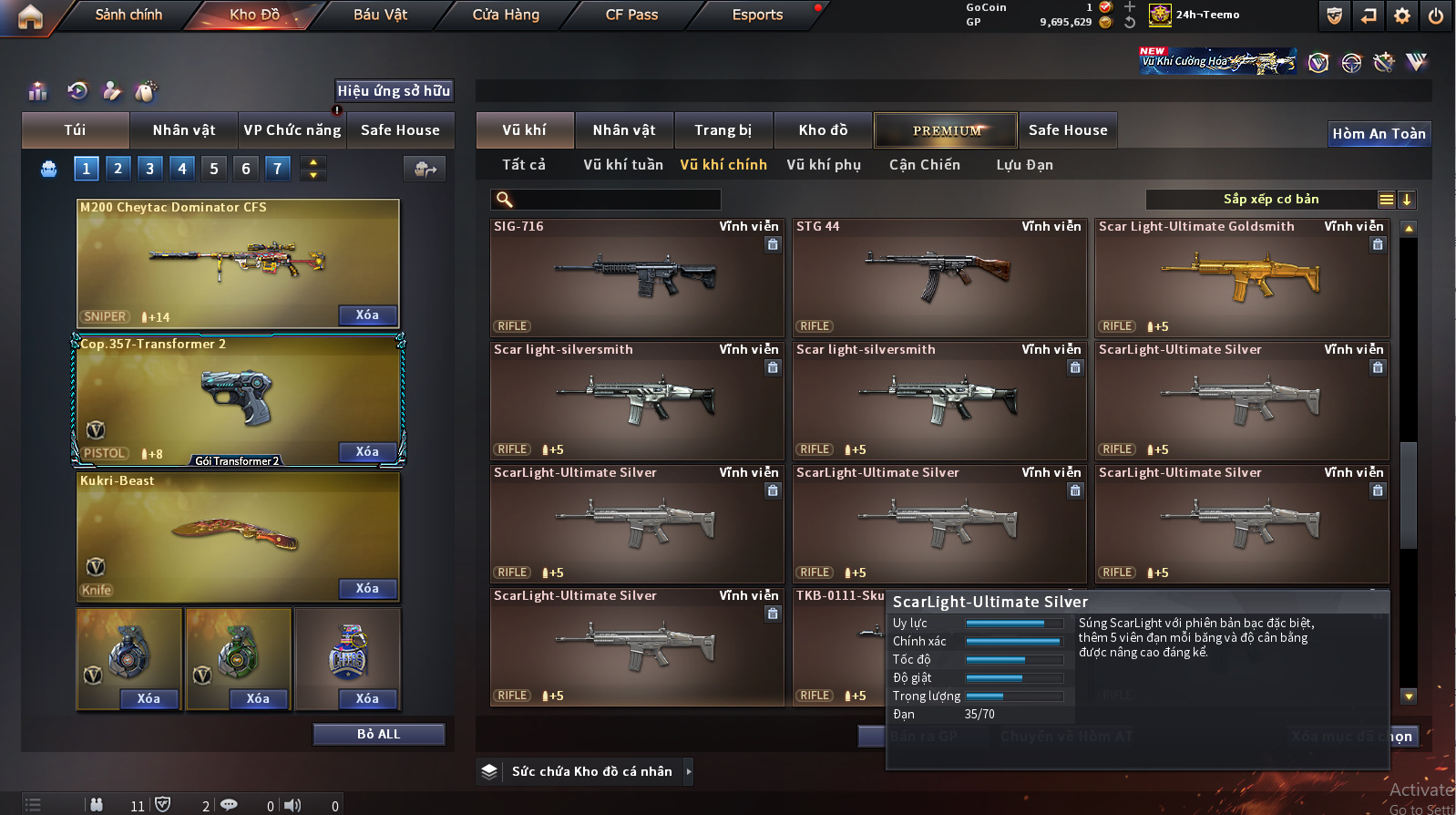Select bag number 3
This screenshot has width=1456, height=815.
[x=150, y=168]
